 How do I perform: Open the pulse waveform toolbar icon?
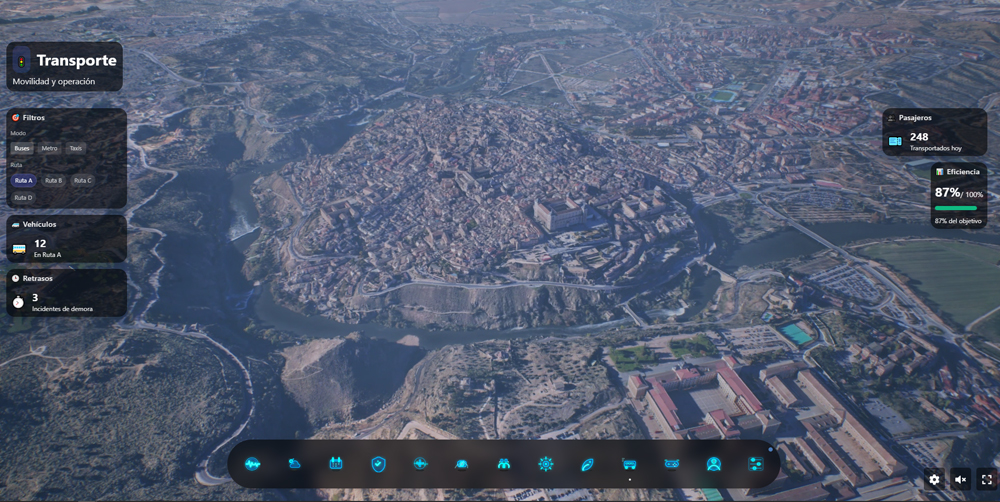pyautogui.click(x=252, y=464)
